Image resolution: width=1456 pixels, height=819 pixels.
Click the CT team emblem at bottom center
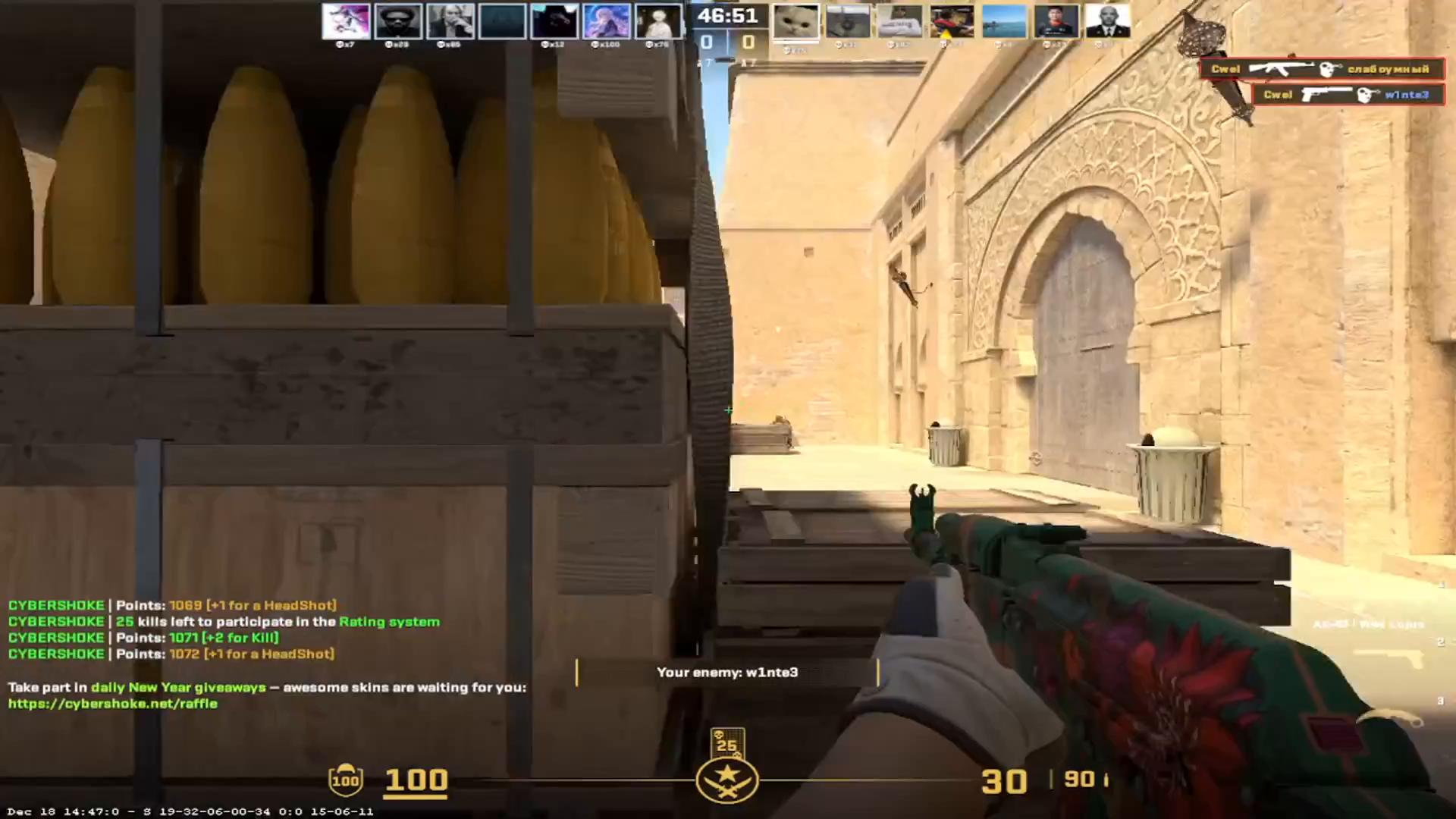click(727, 779)
